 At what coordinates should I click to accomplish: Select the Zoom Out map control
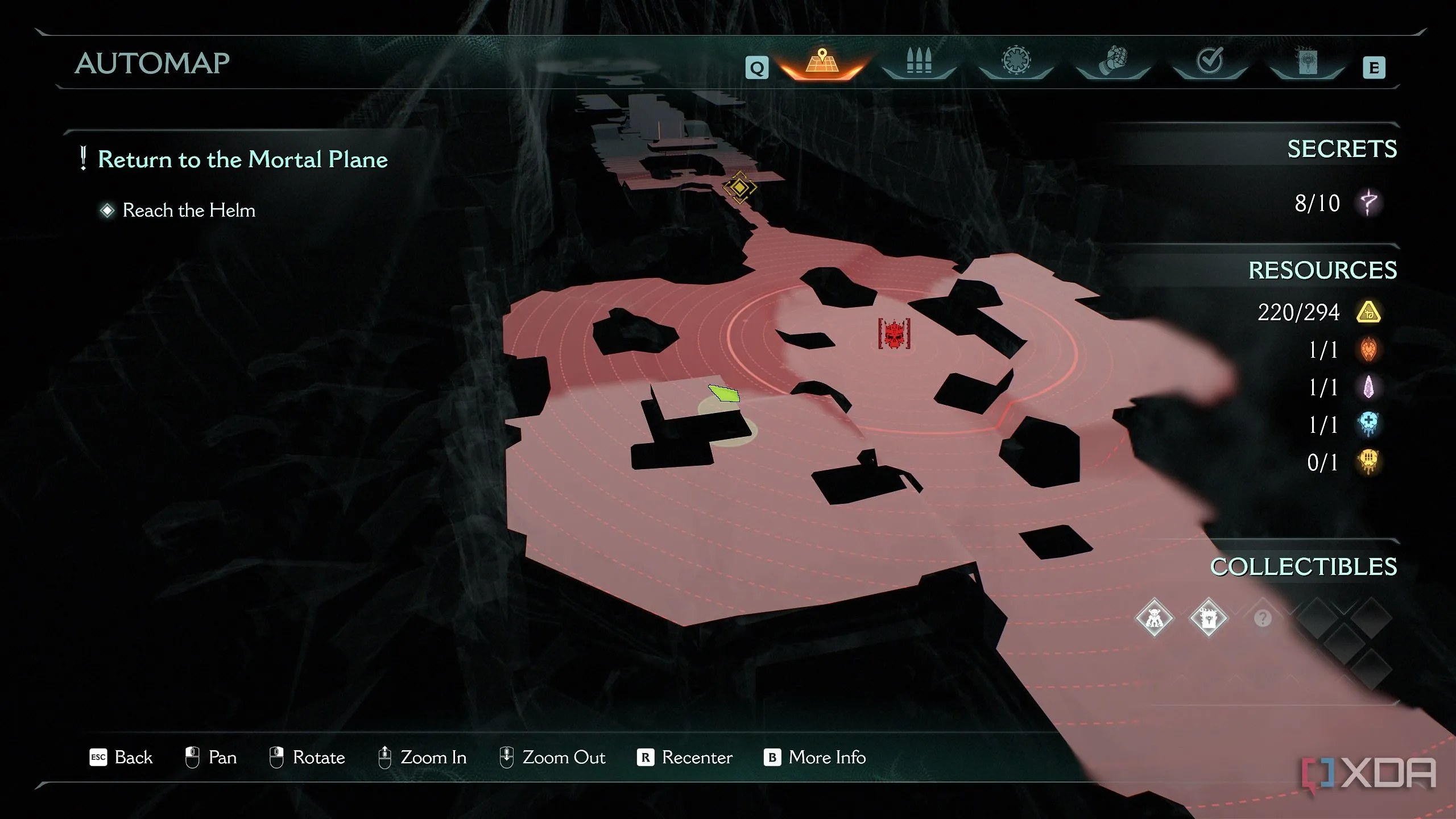coord(552,758)
